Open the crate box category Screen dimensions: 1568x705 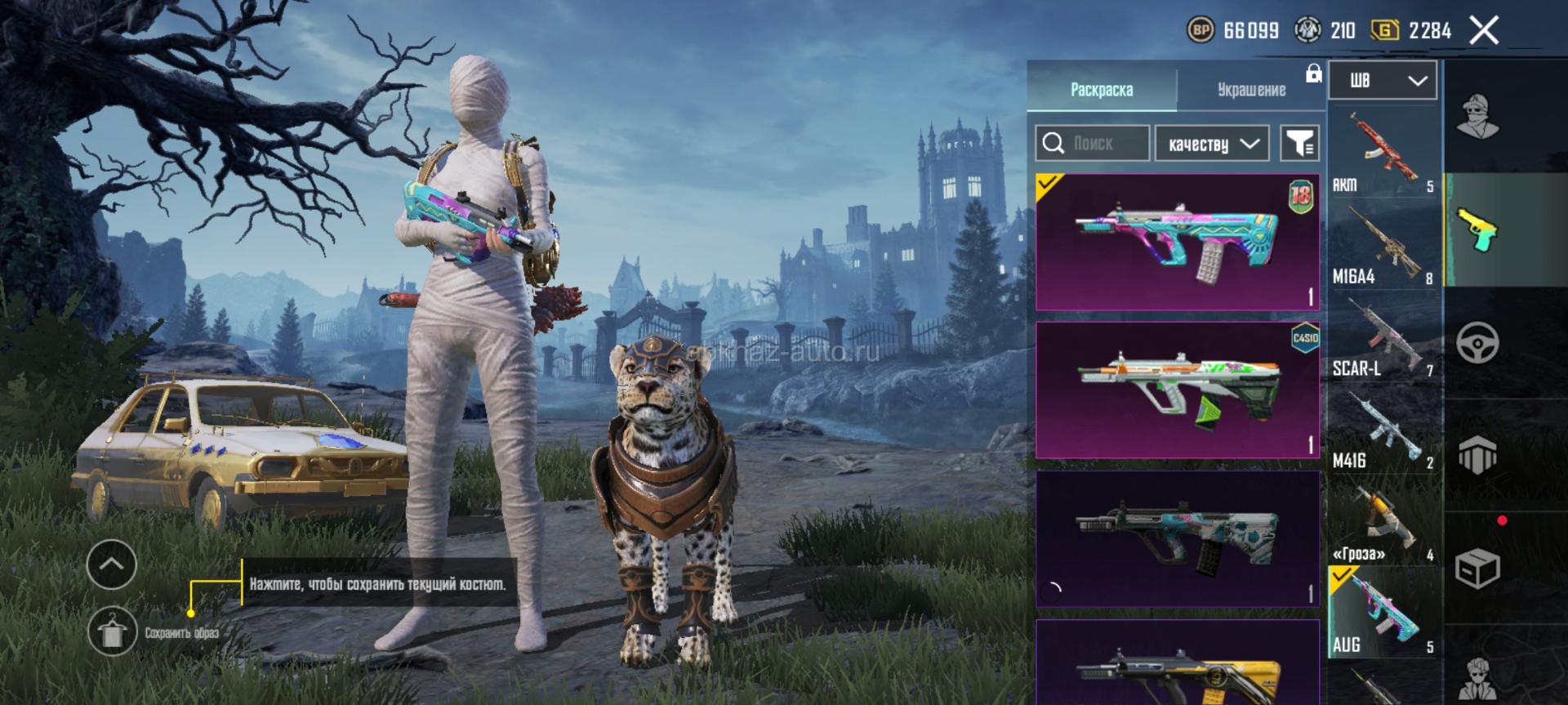1477,567
